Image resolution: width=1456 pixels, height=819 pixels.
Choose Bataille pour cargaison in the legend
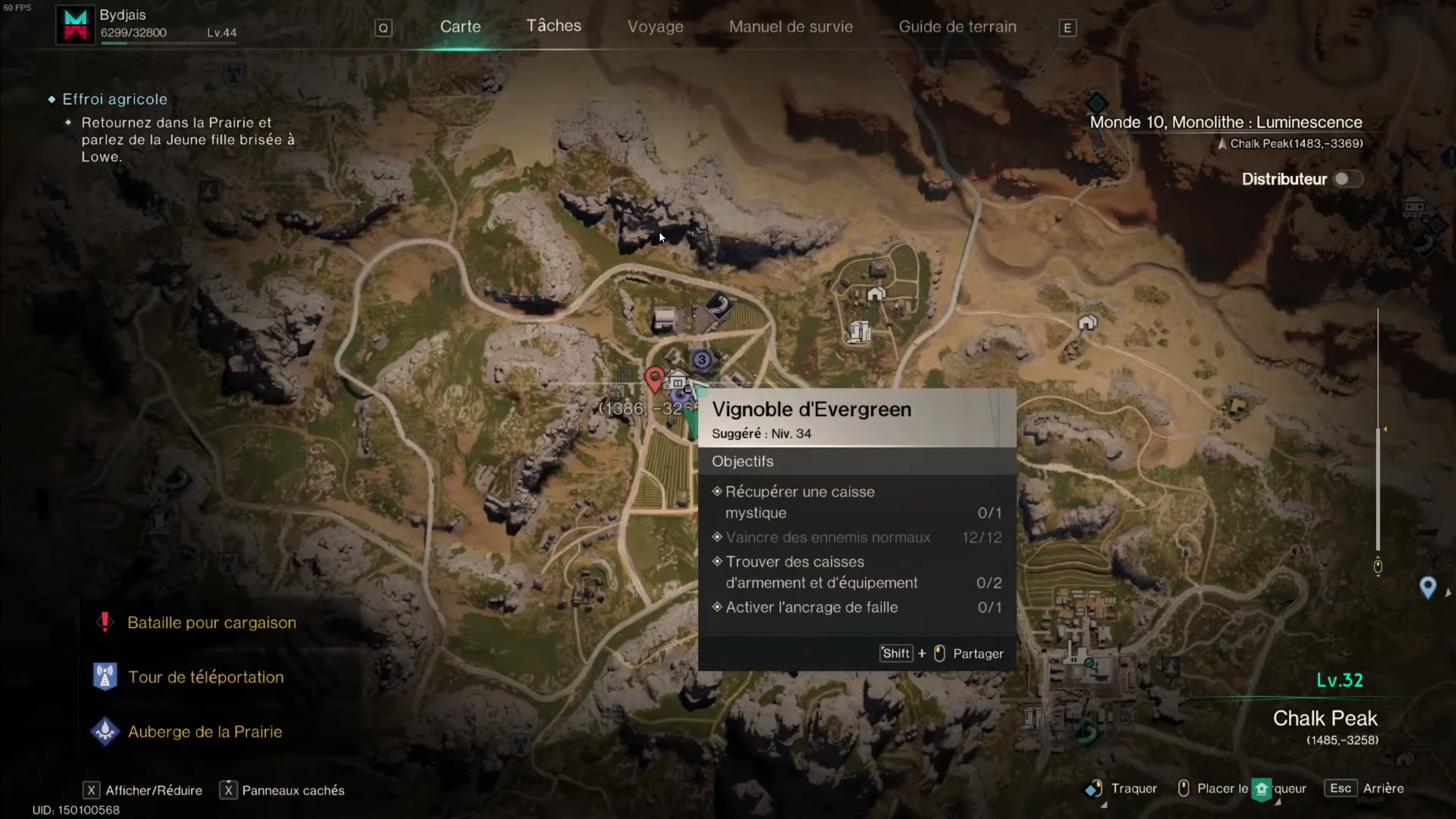212,623
